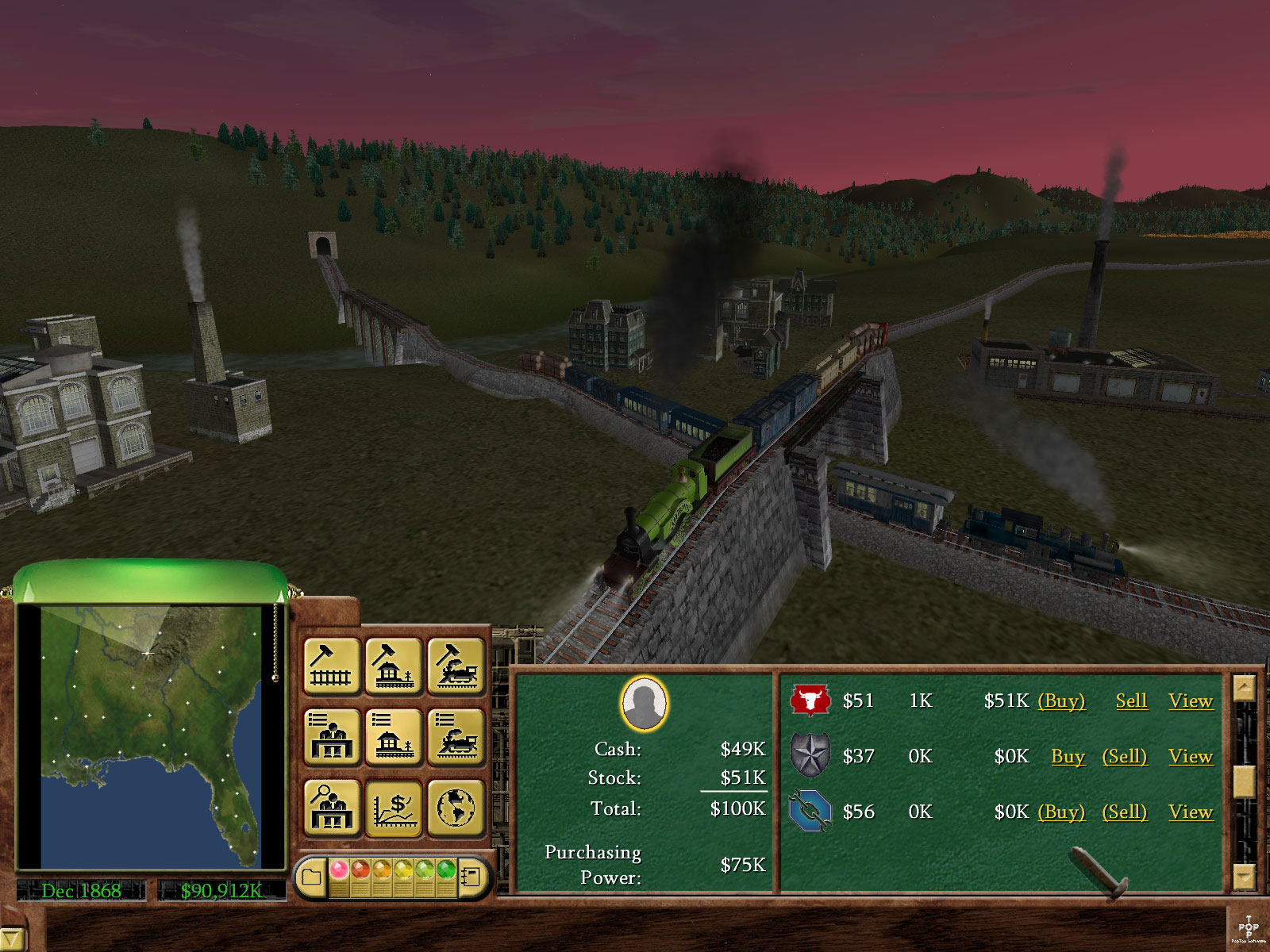Open the player detail magnifier button
1270x952 pixels.
[332, 808]
